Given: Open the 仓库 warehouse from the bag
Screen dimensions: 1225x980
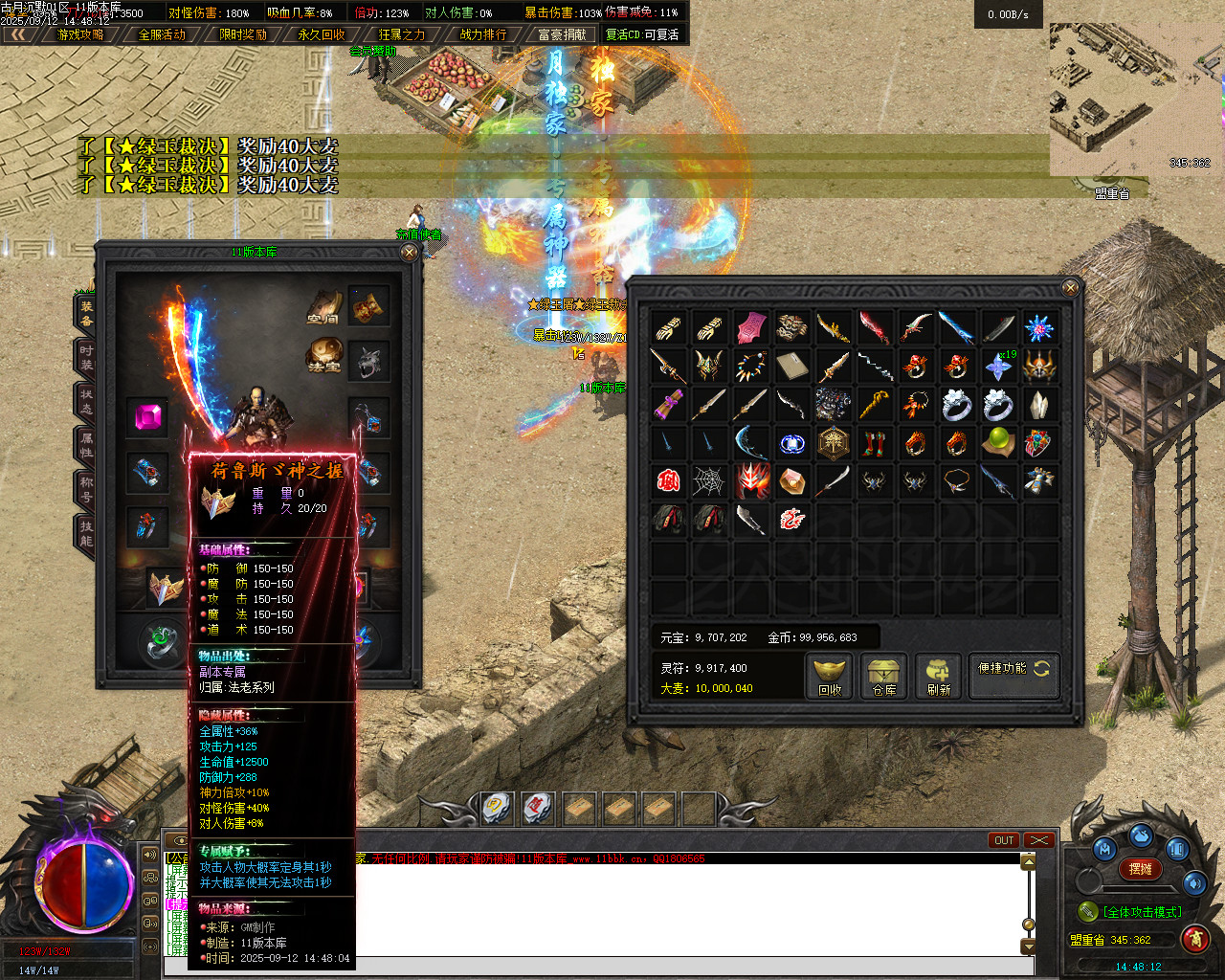Looking at the screenshot, I should tap(883, 676).
